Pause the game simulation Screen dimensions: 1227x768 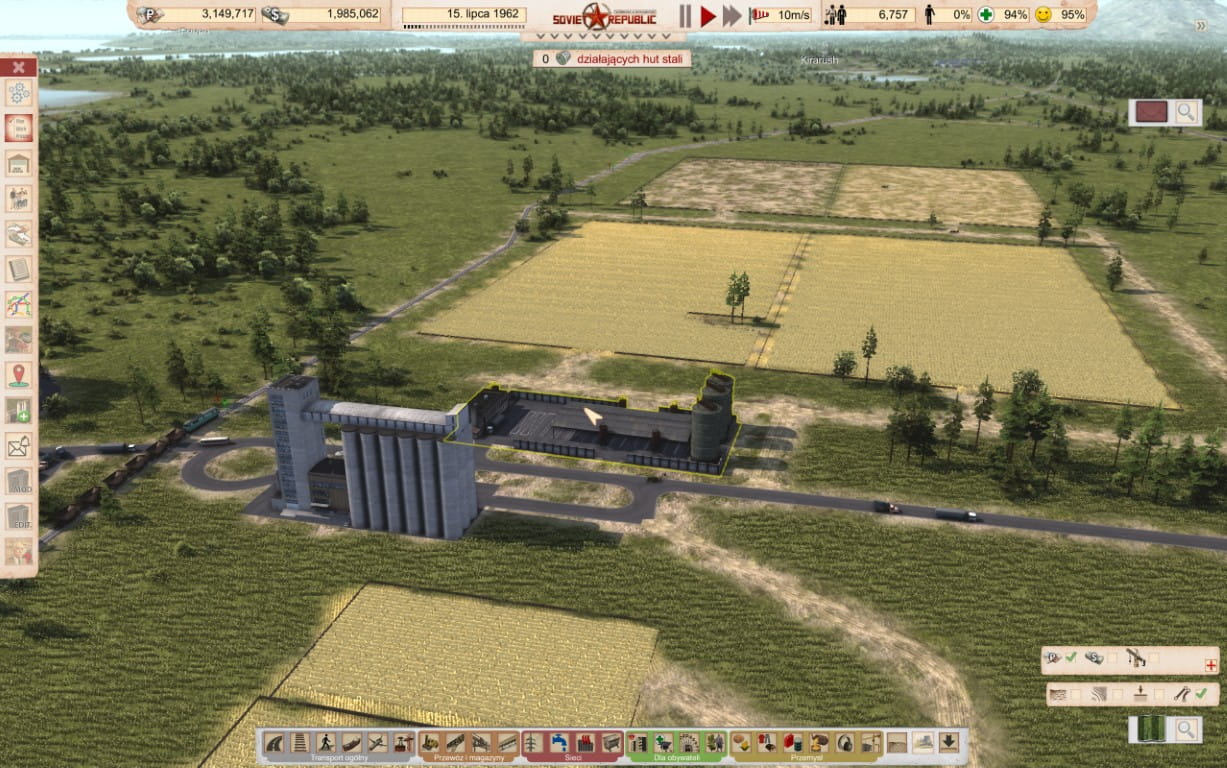click(685, 15)
